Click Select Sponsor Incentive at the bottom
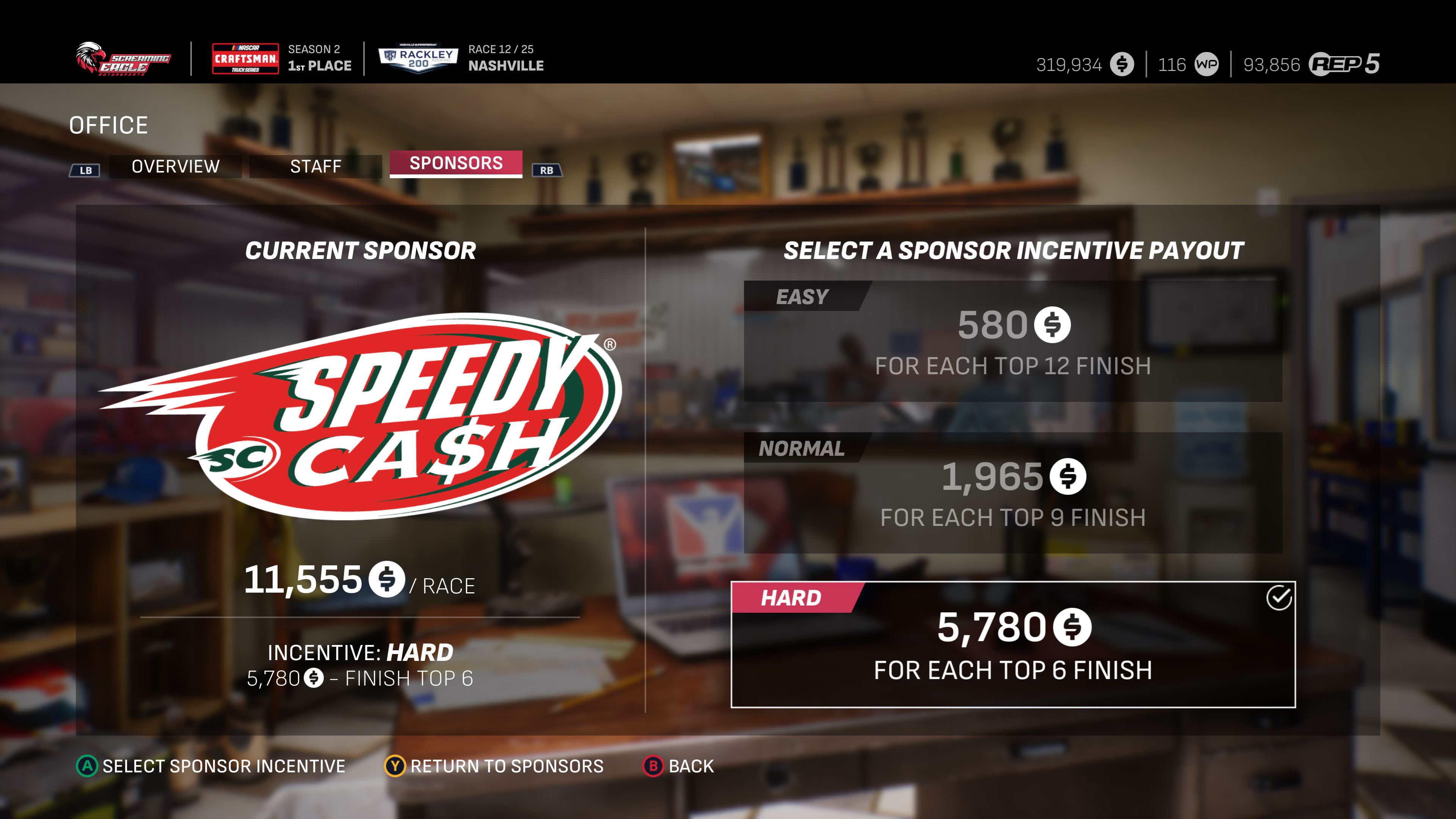1456x819 pixels. pos(211,766)
